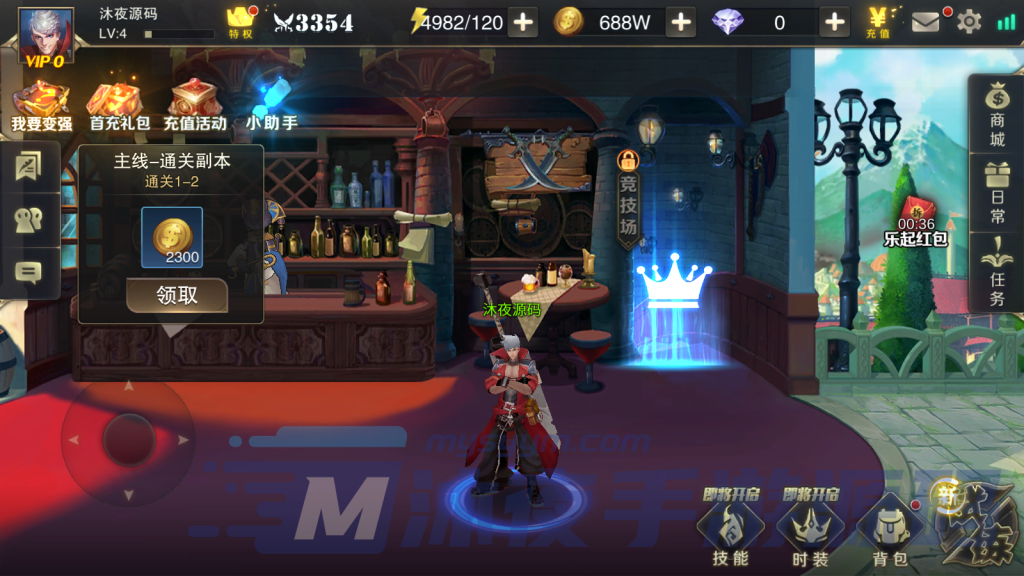
Task: Open the 小助手 helper
Action: 271,105
